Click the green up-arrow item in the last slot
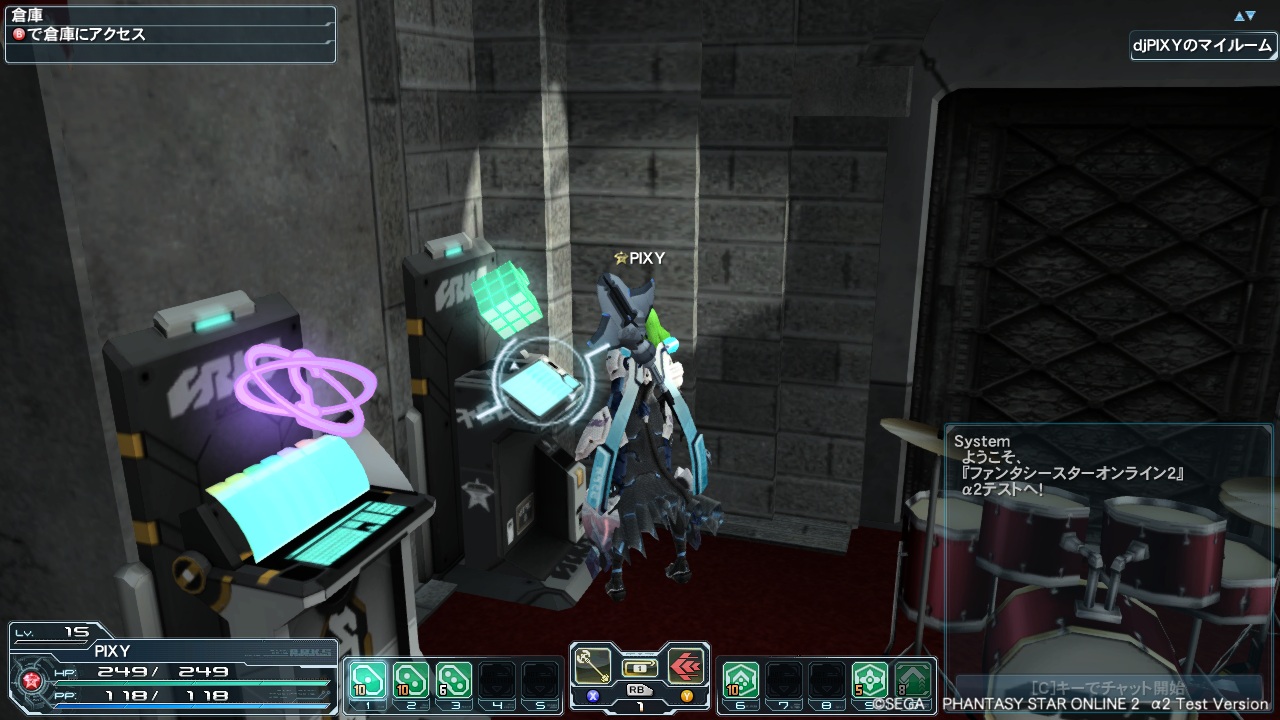This screenshot has width=1280, height=720. click(912, 681)
